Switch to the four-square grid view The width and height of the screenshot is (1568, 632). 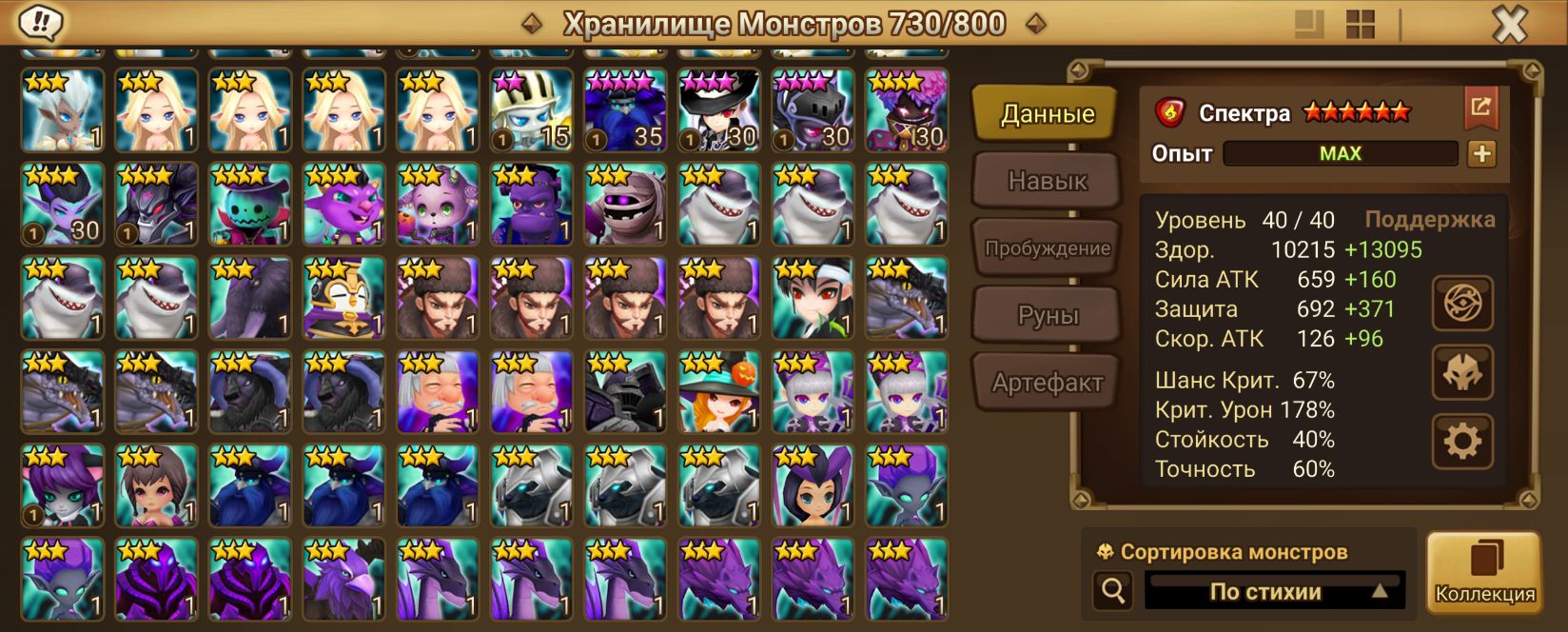tap(1360, 25)
